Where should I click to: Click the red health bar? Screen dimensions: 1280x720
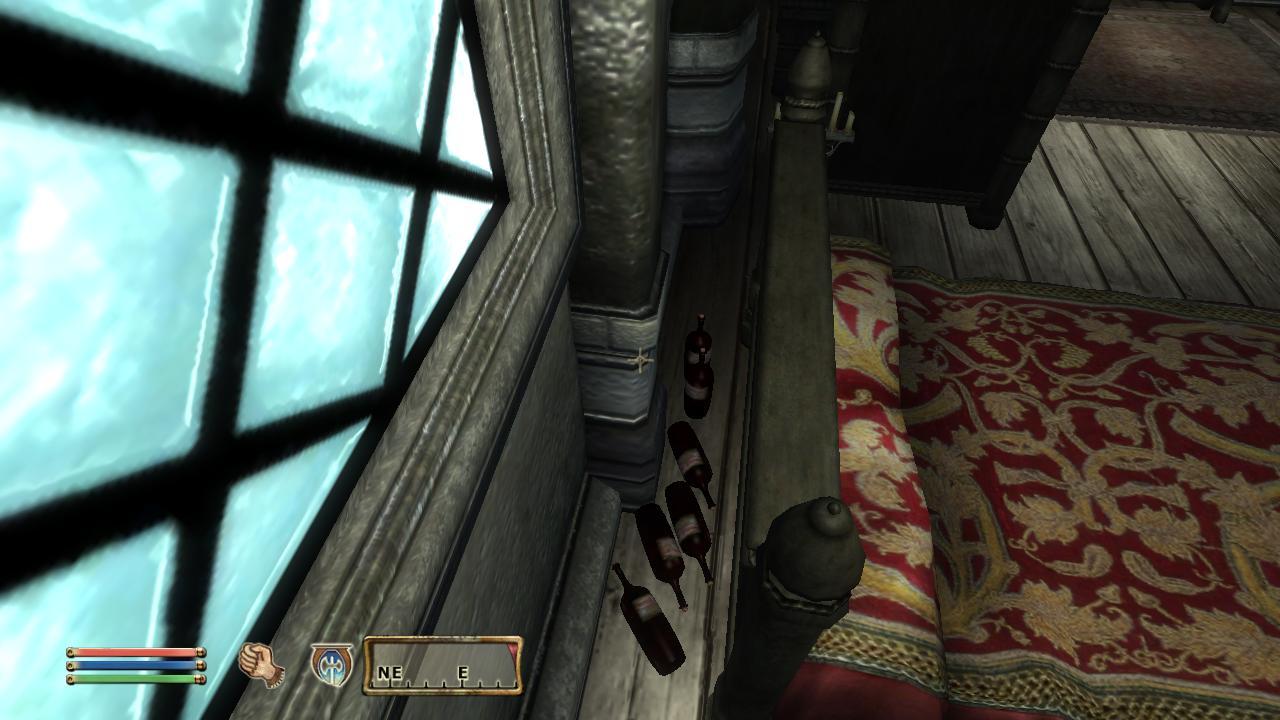[x=135, y=651]
